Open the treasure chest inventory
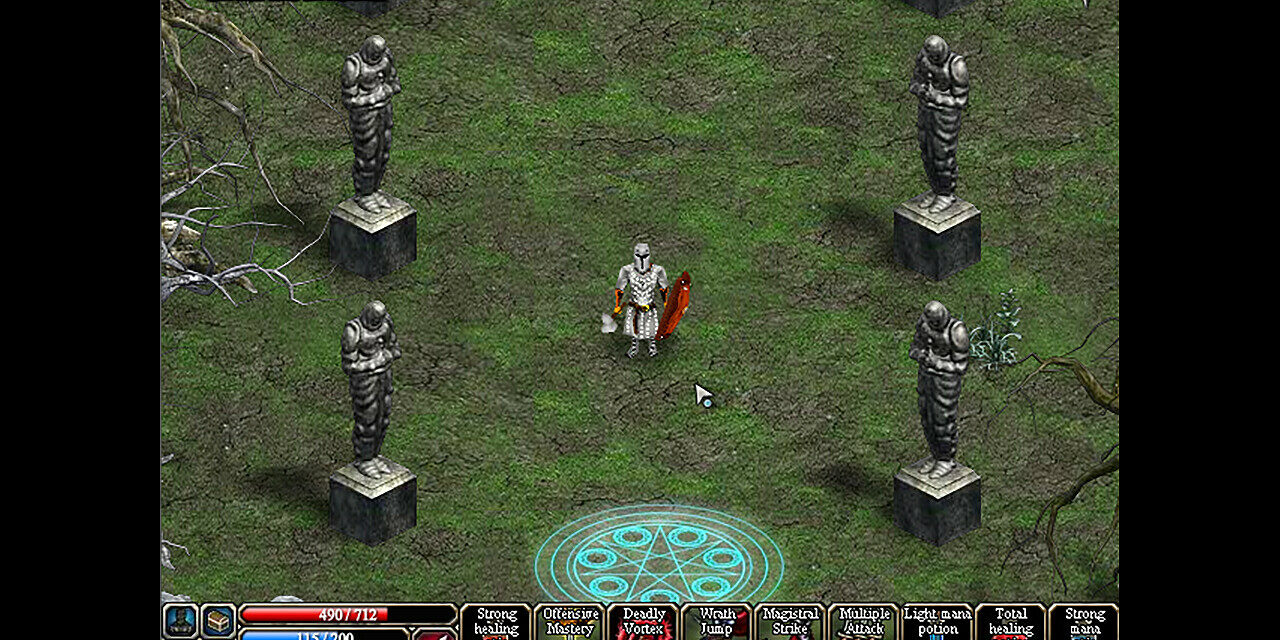Image resolution: width=1280 pixels, height=640 pixels. 218,621
